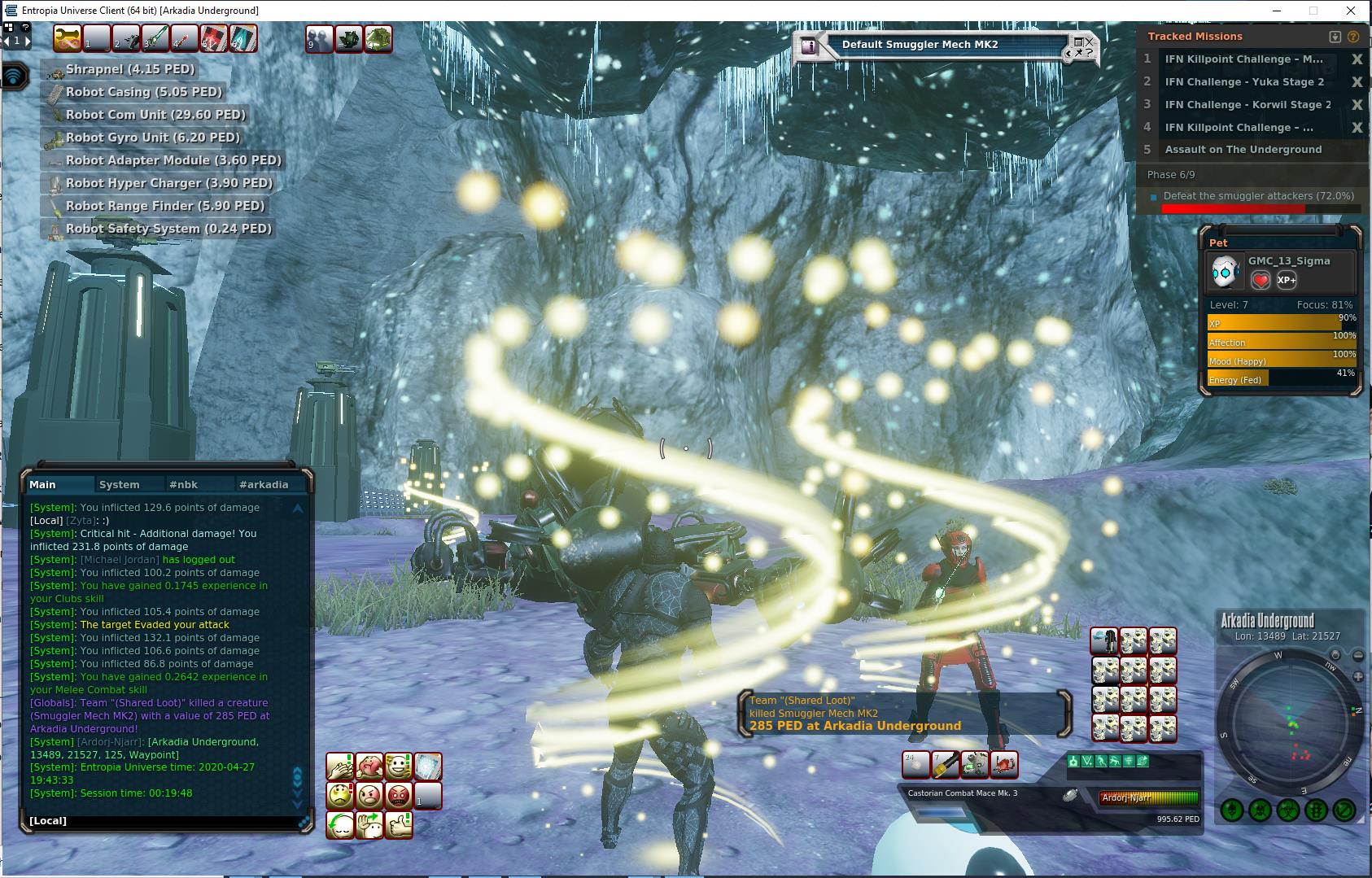Image resolution: width=1372 pixels, height=878 pixels.
Task: Close the Entropia Universe client window
Action: [x=1352, y=11]
